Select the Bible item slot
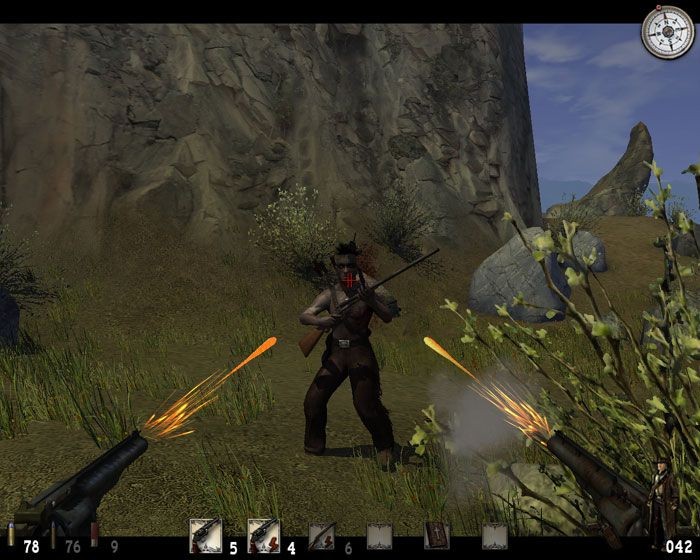 [x=437, y=537]
